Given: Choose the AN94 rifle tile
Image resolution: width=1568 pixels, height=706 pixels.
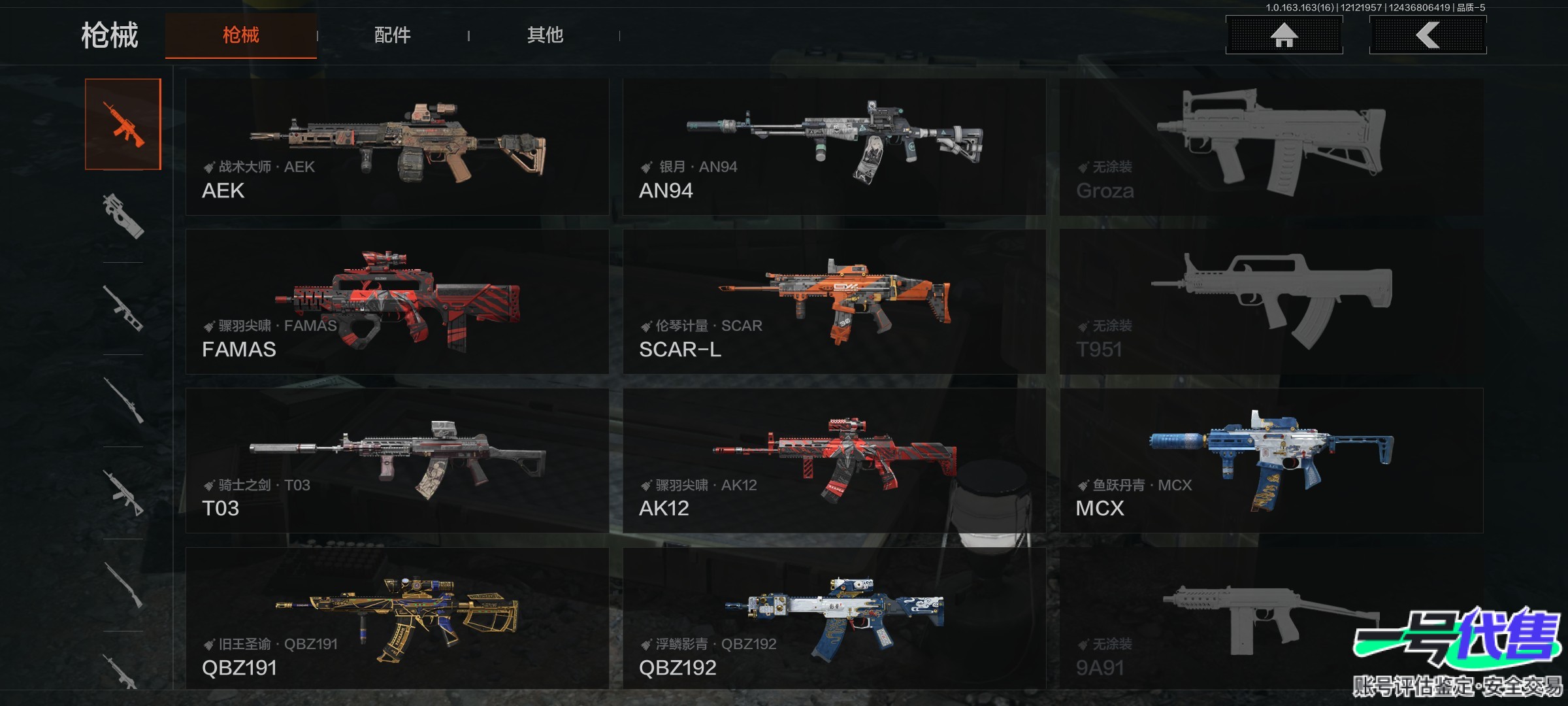Looking at the screenshot, I should click(x=834, y=147).
